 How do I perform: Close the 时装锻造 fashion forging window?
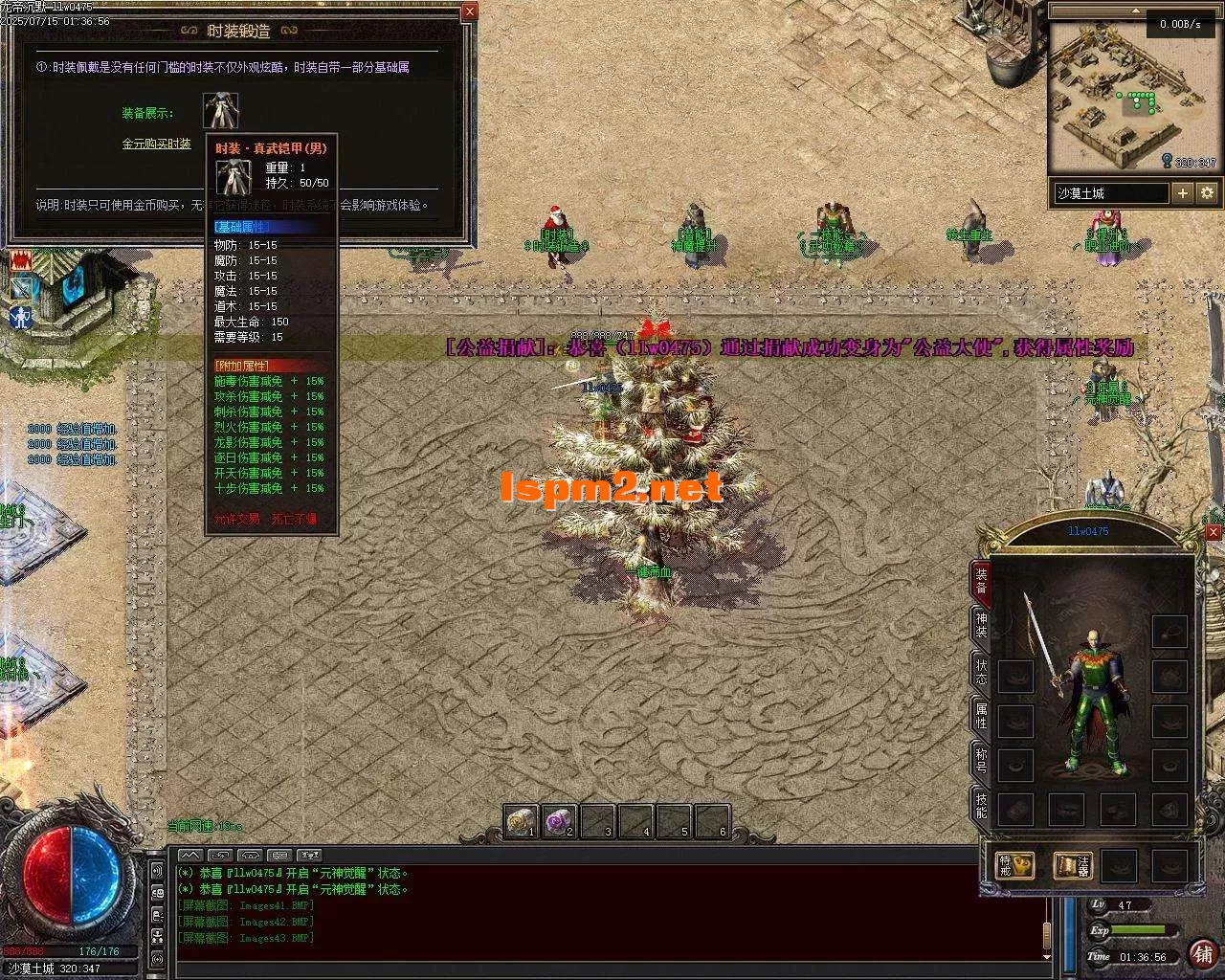point(469,12)
